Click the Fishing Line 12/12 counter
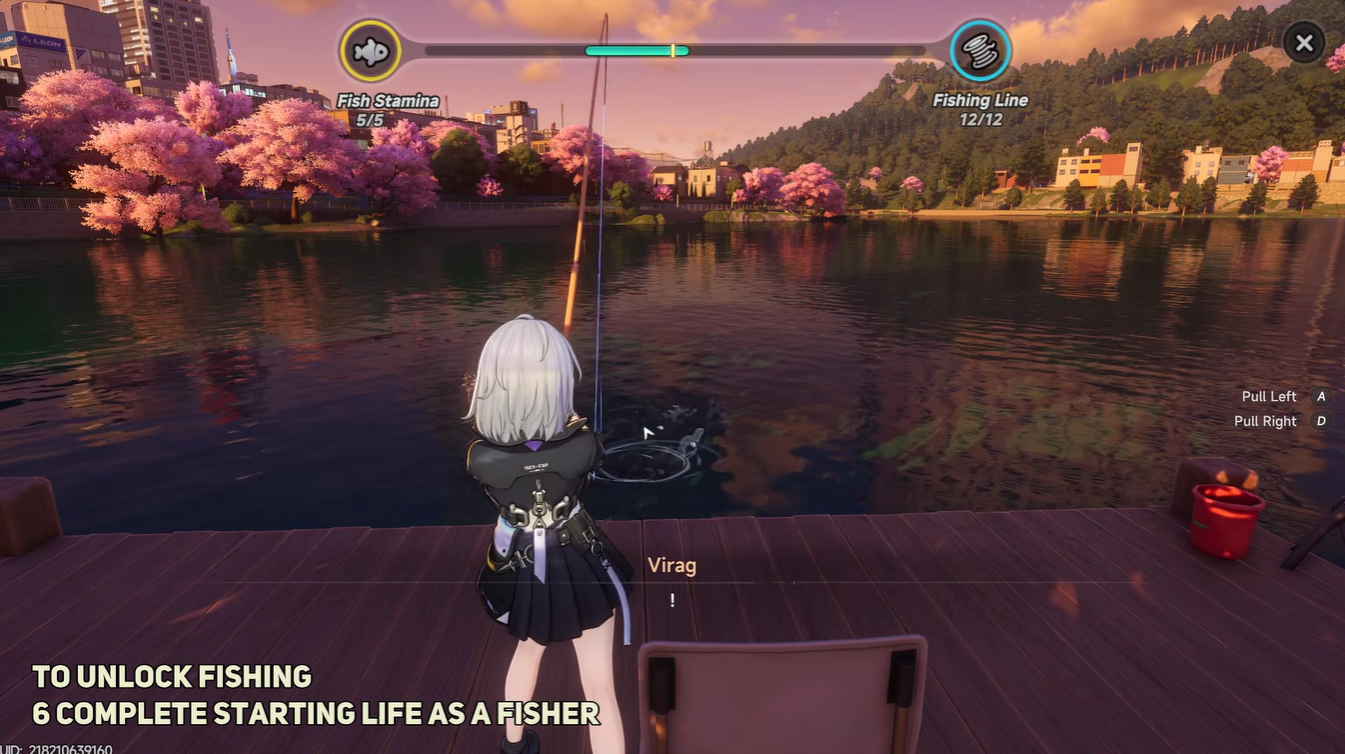 981,118
